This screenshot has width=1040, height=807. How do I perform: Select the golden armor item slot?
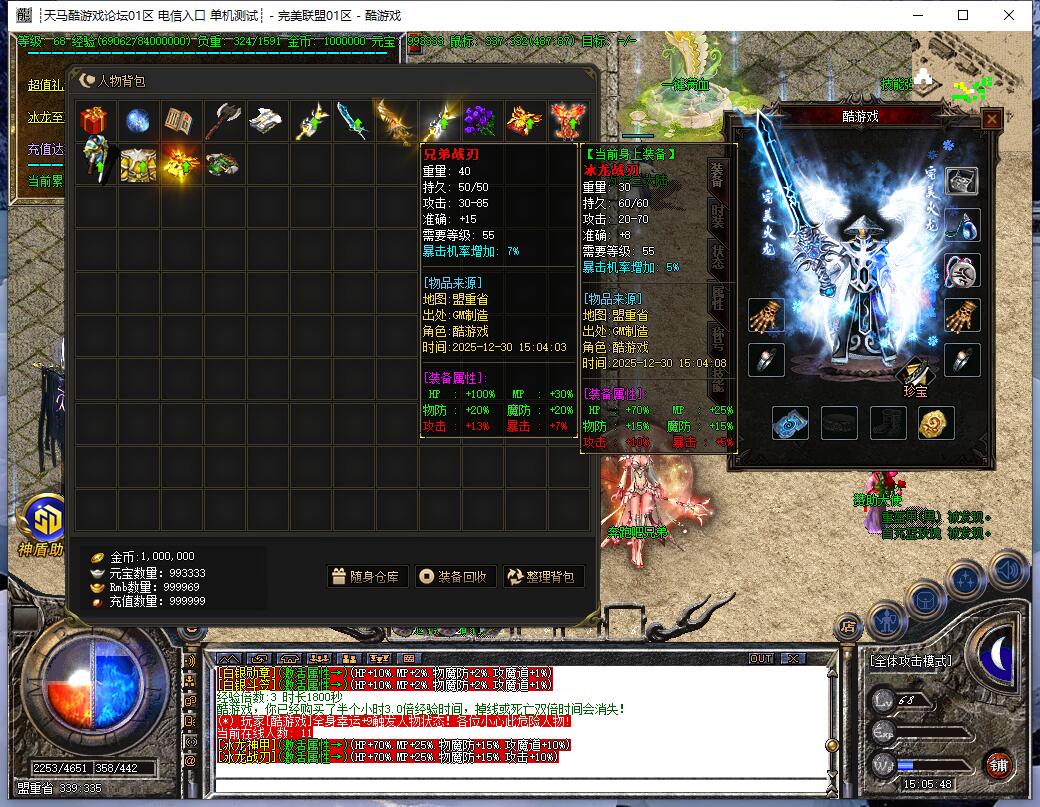pos(138,164)
